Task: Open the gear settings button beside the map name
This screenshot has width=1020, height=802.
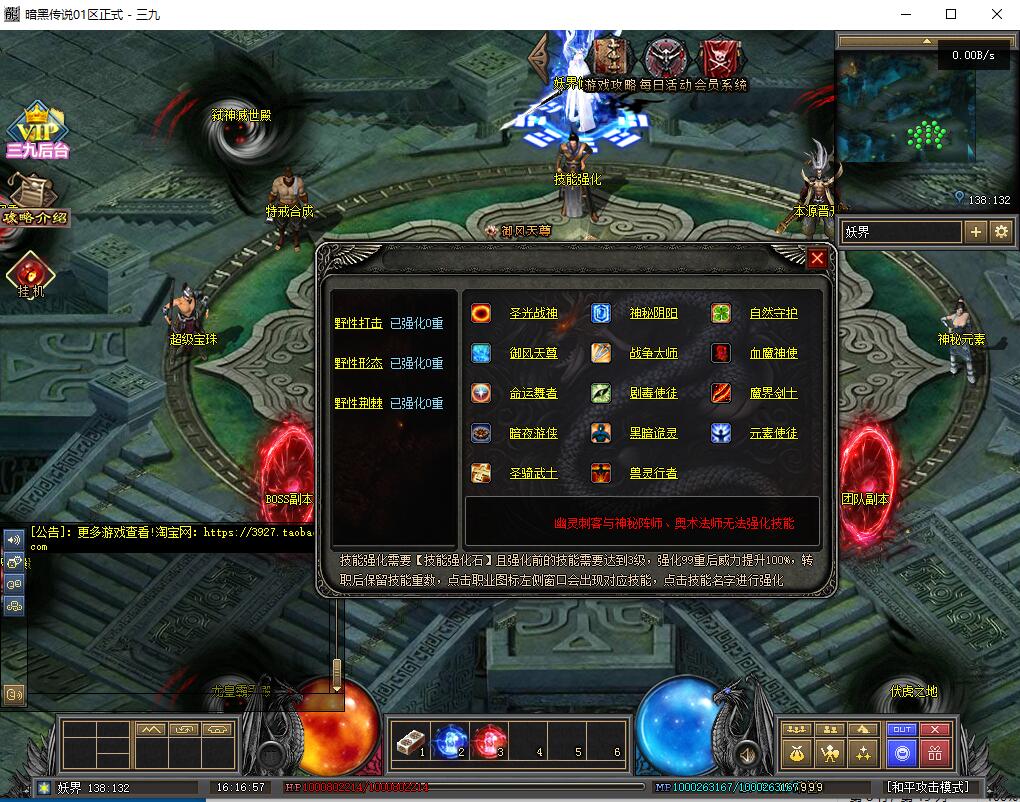Action: coord(1002,232)
